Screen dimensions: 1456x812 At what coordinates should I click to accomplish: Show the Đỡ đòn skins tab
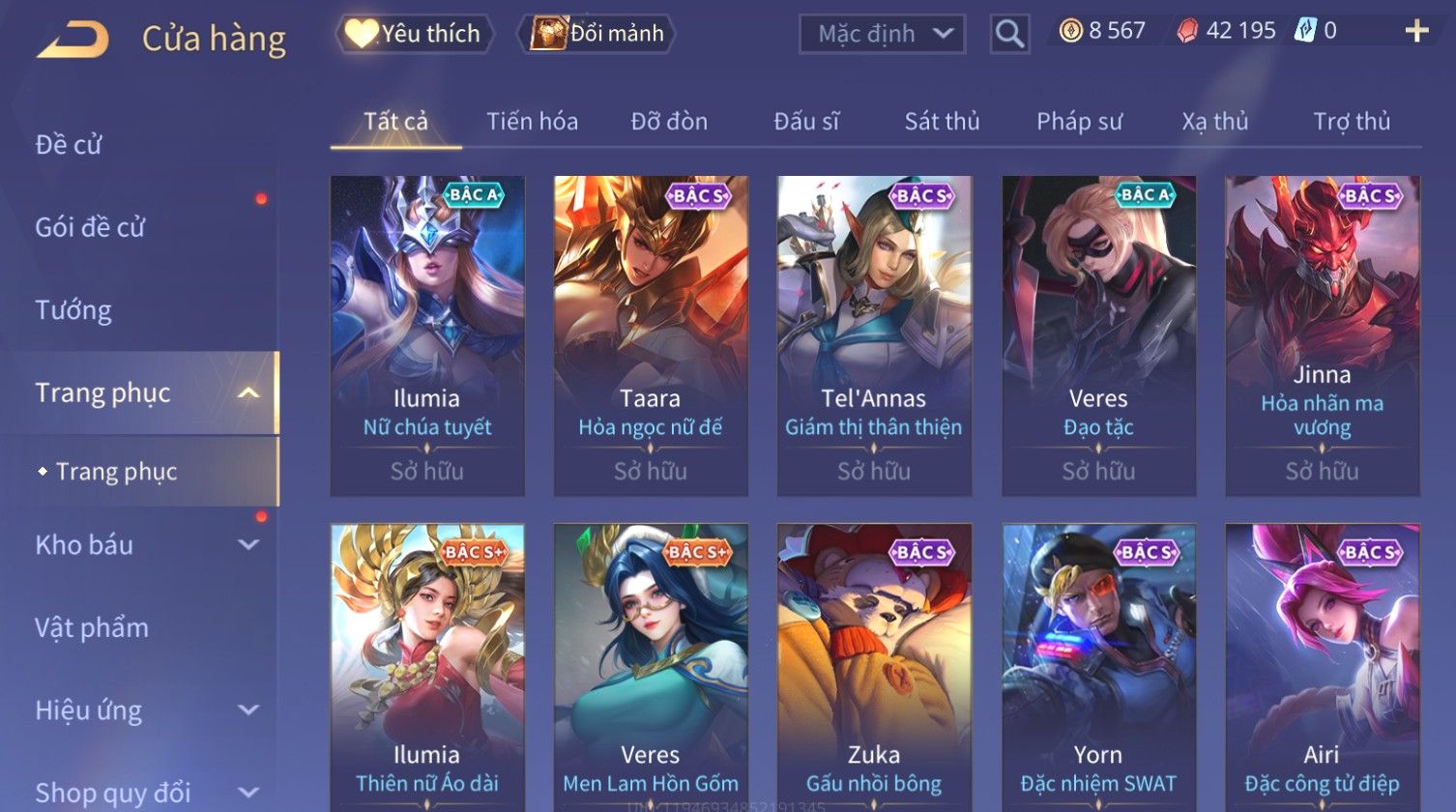[669, 122]
